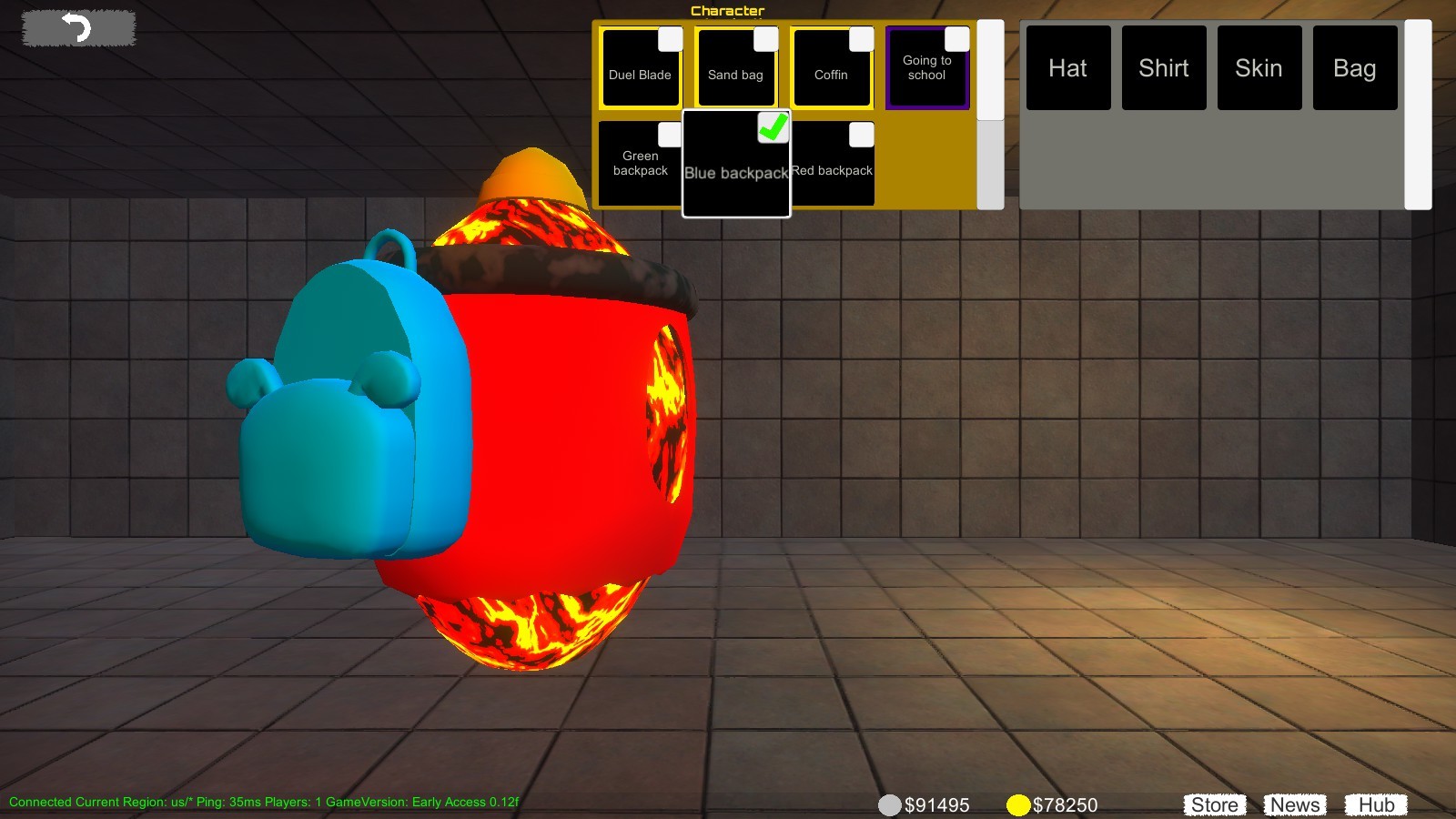Go to the Hub
Screen dimensions: 1456x819
click(x=1377, y=804)
